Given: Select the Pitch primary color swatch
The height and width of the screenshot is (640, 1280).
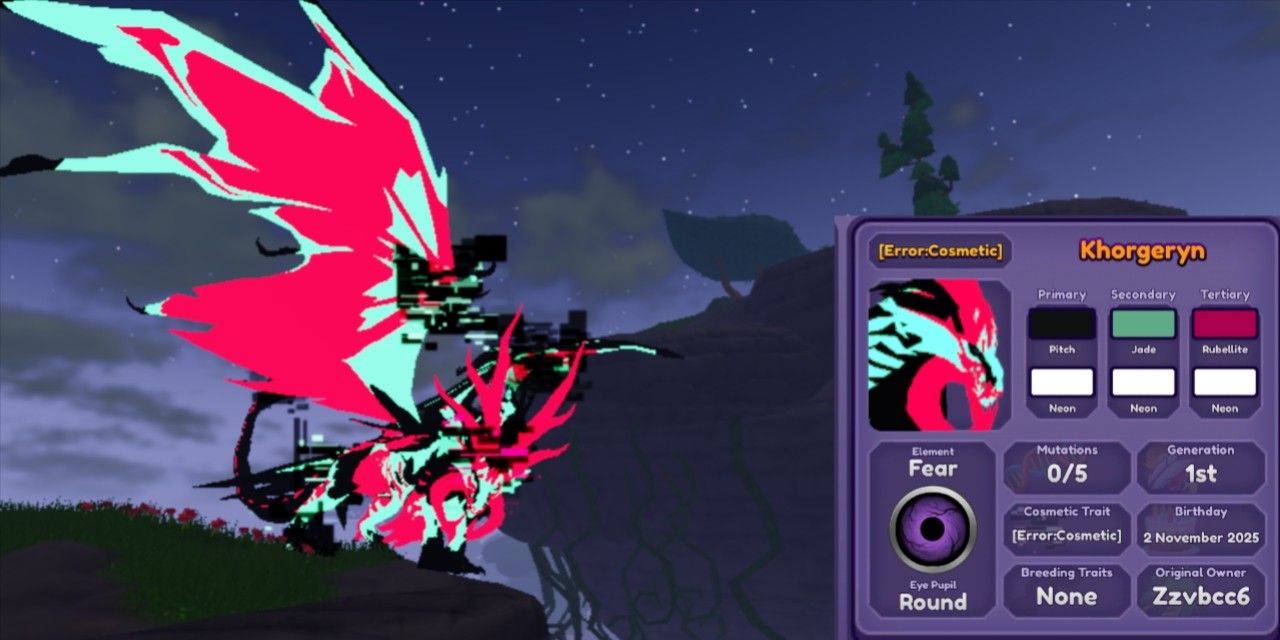Looking at the screenshot, I should [x=1061, y=324].
